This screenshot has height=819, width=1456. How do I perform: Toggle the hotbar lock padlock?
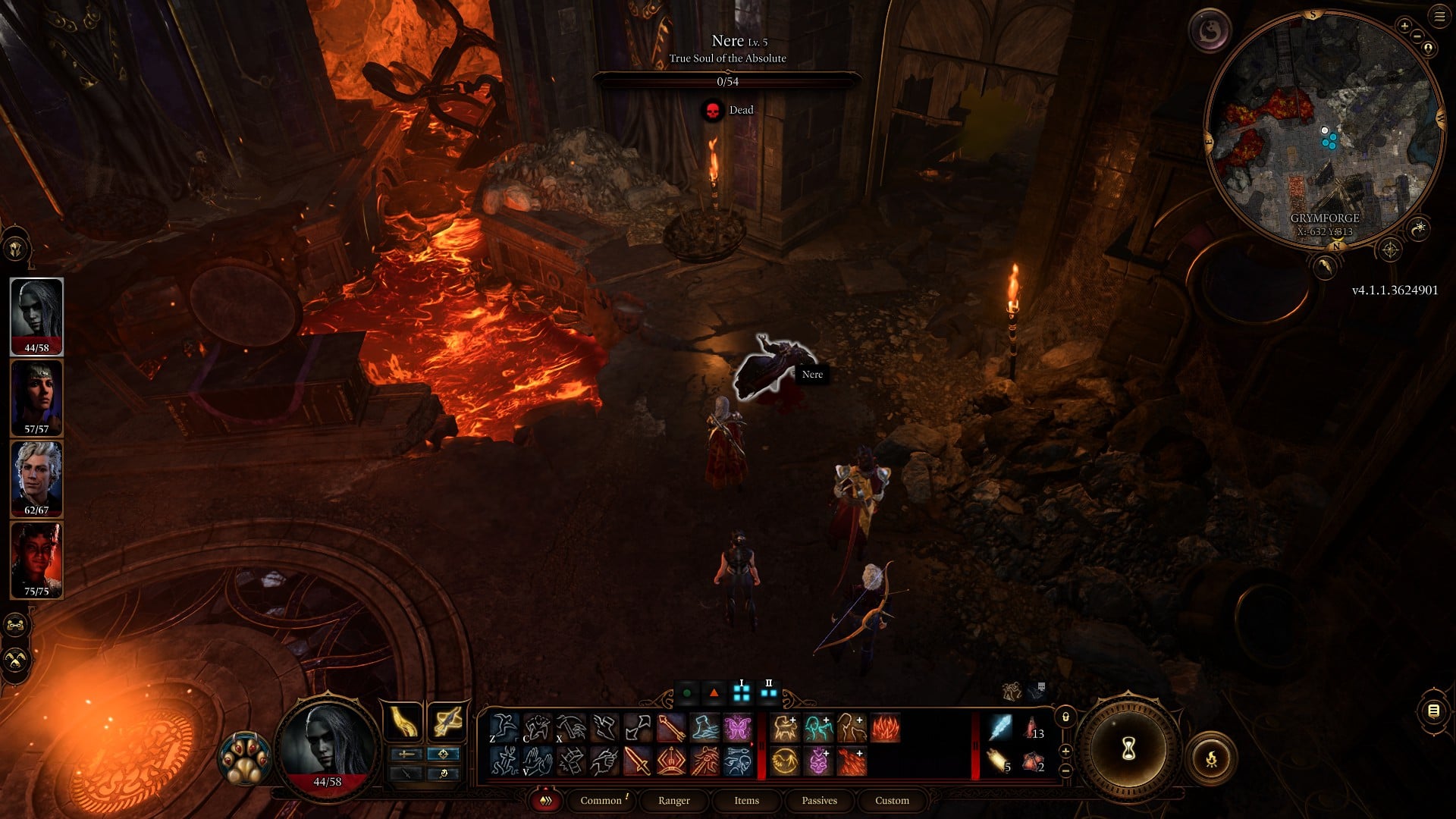click(x=1066, y=717)
